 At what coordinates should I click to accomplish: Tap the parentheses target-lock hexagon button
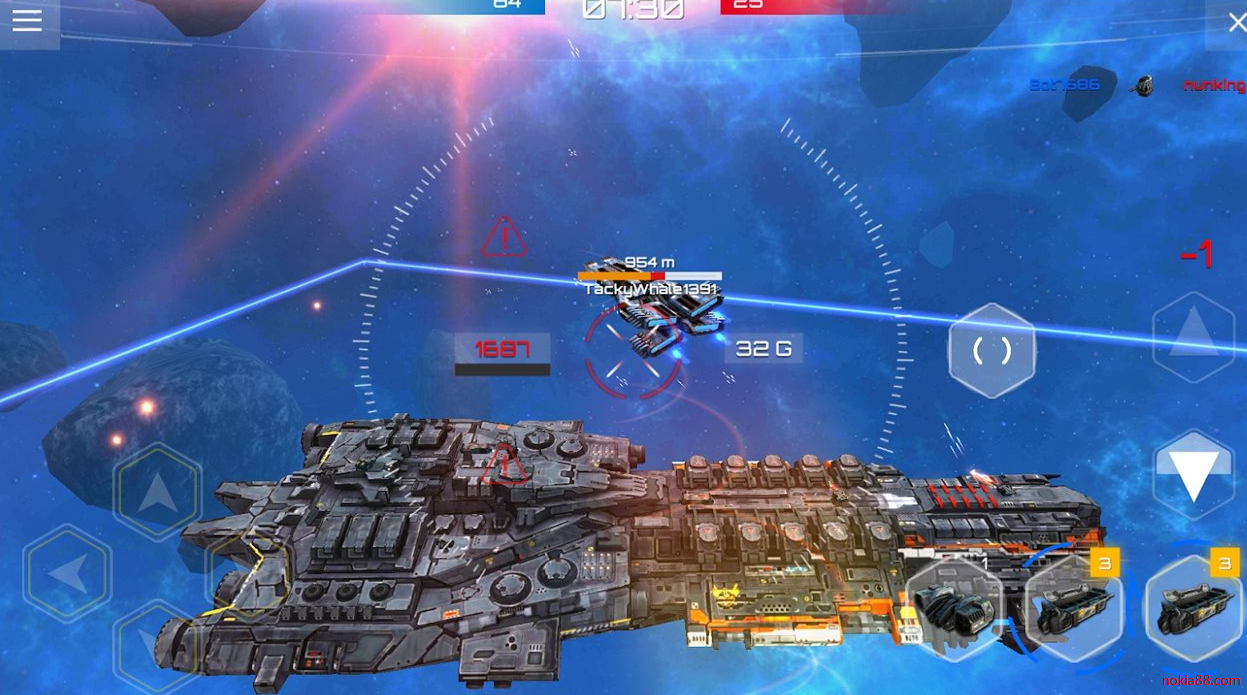point(991,350)
